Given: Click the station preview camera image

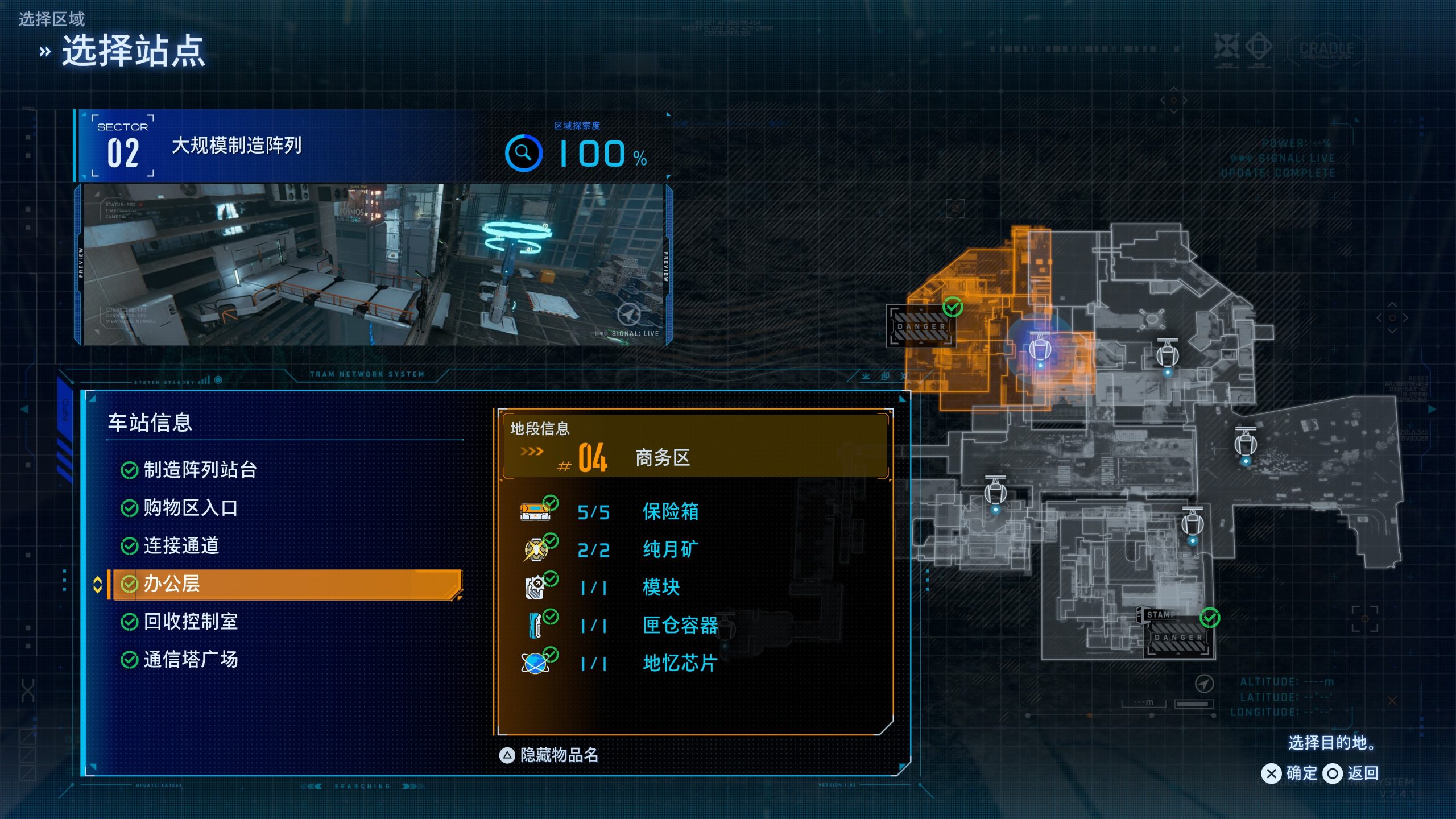Looking at the screenshot, I should click(373, 264).
